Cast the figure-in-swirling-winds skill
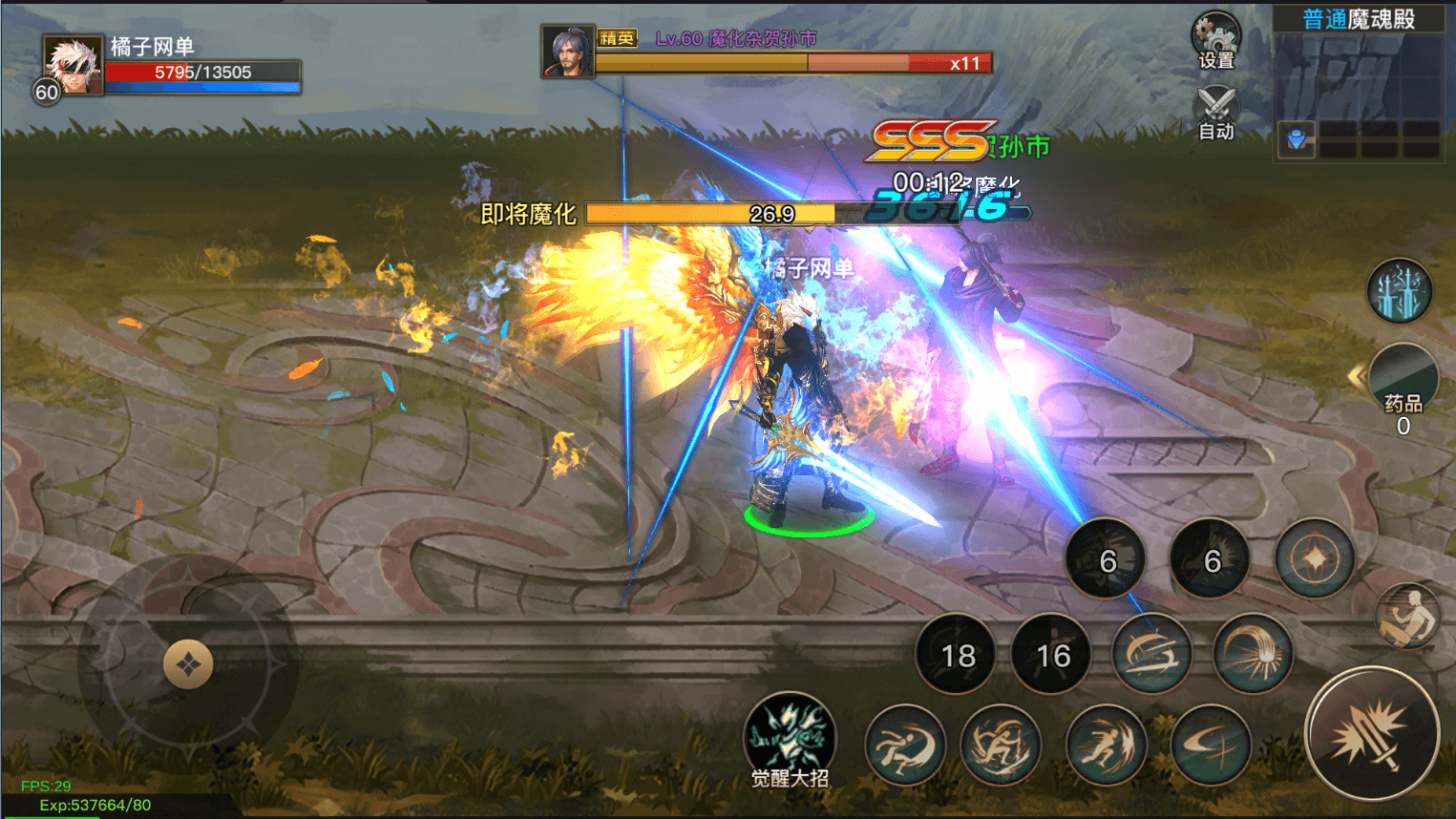The height and width of the screenshot is (819, 1456). [1000, 745]
